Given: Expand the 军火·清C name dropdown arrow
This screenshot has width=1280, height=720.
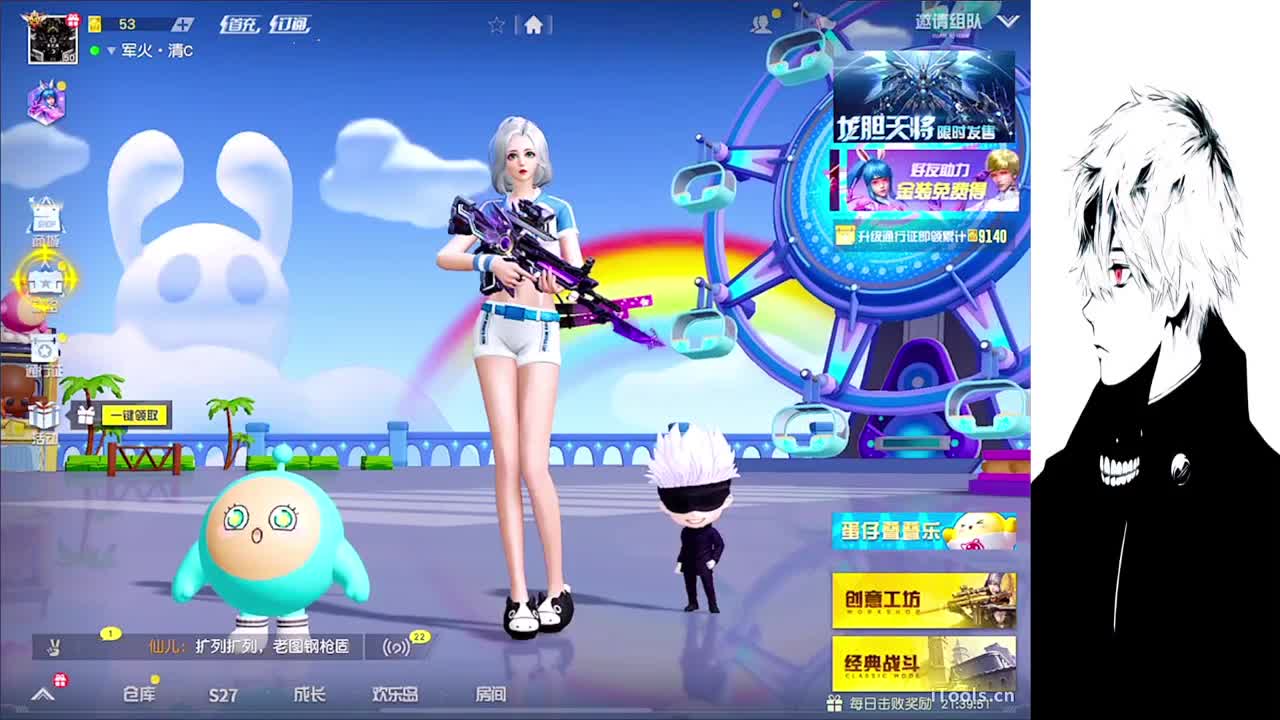Looking at the screenshot, I should [x=112, y=50].
